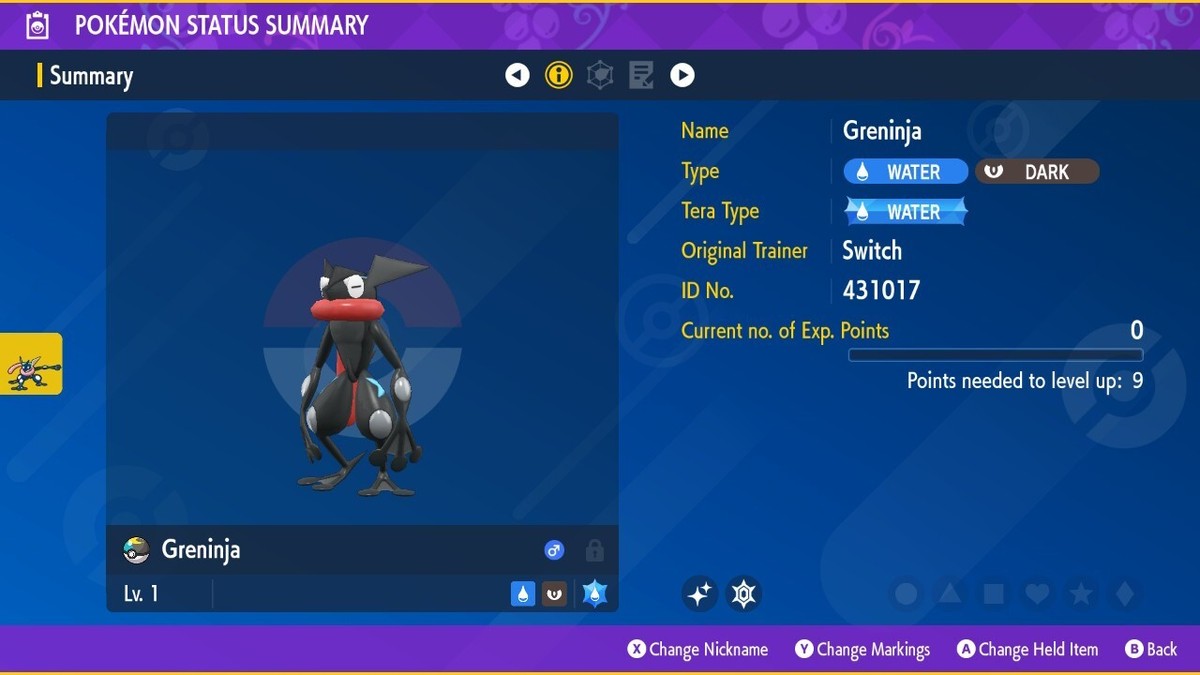Go to the previous summary page arrow

coord(517,75)
